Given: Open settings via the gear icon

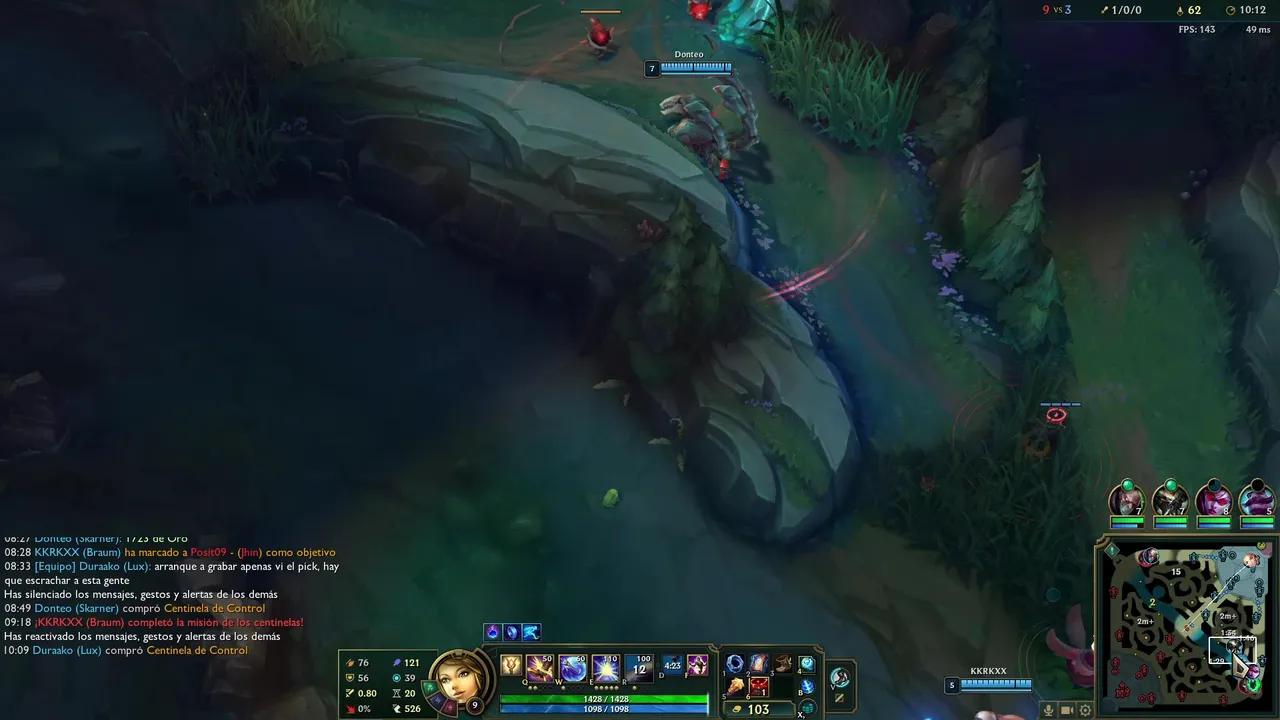Looking at the screenshot, I should (x=1085, y=710).
